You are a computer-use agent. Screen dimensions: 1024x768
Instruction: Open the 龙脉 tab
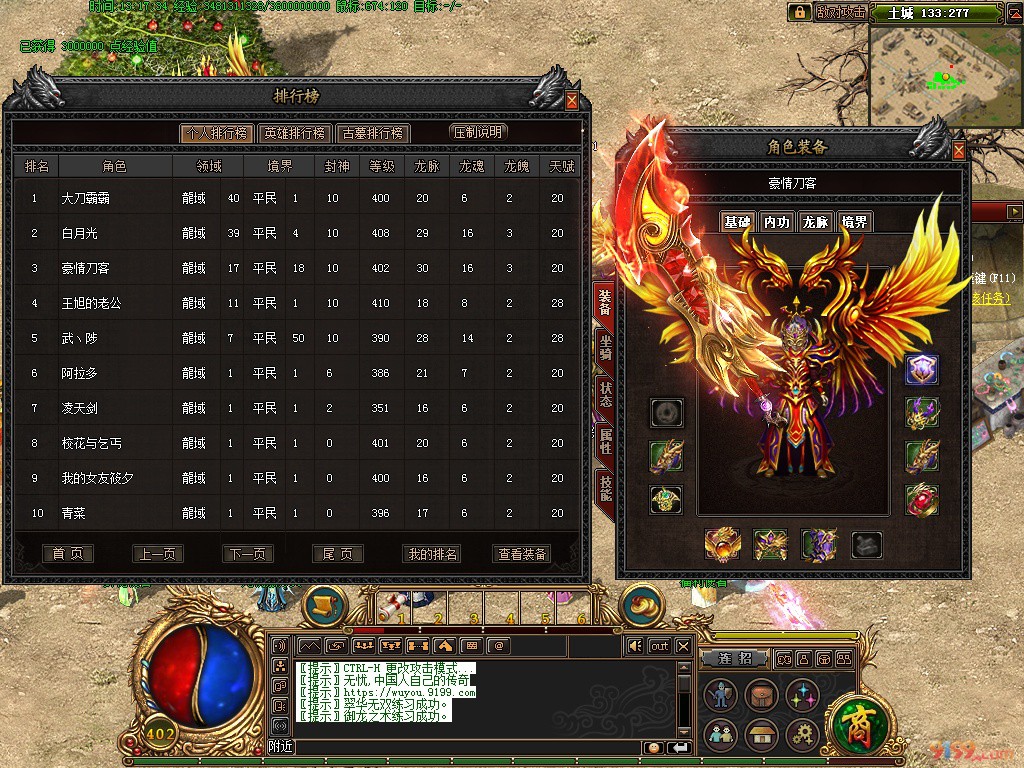(x=816, y=222)
